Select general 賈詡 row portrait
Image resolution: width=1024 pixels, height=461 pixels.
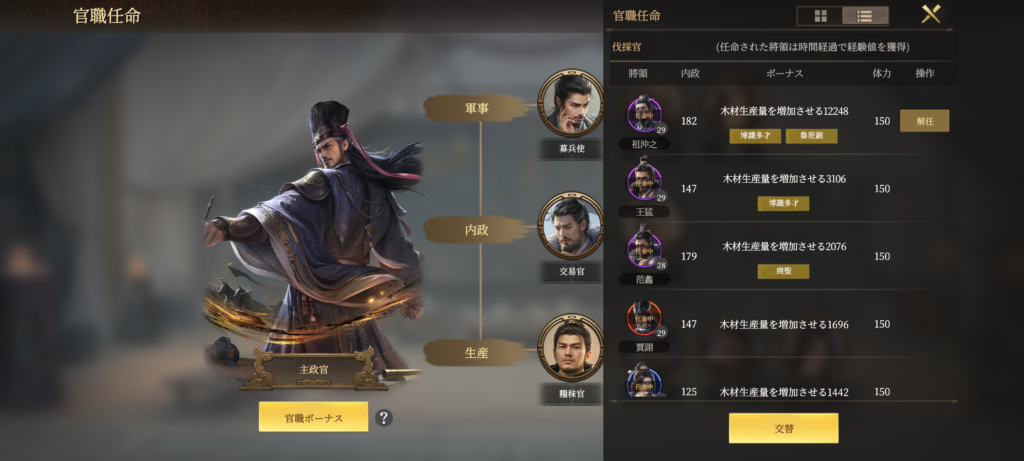pyautogui.click(x=644, y=318)
